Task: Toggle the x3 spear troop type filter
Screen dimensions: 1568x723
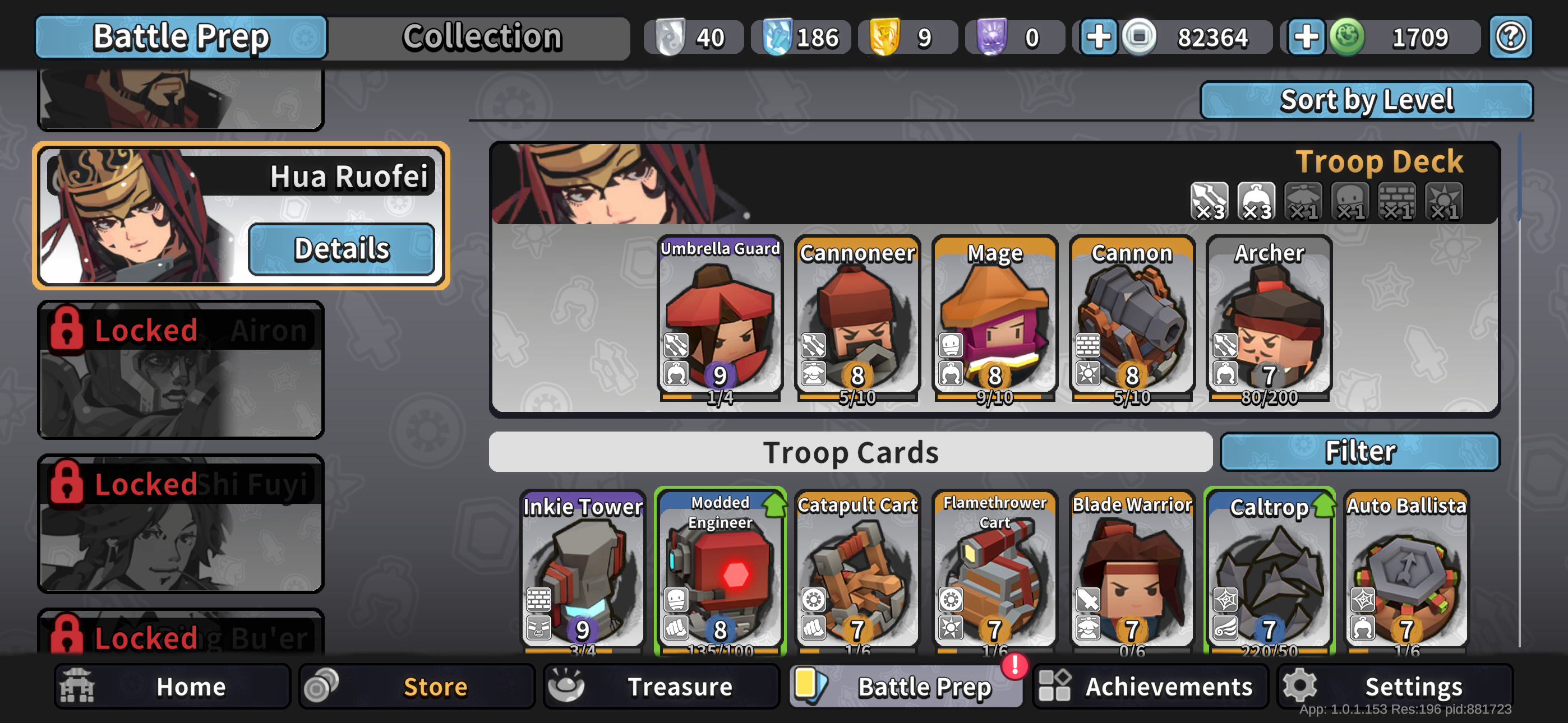Action: (1209, 203)
